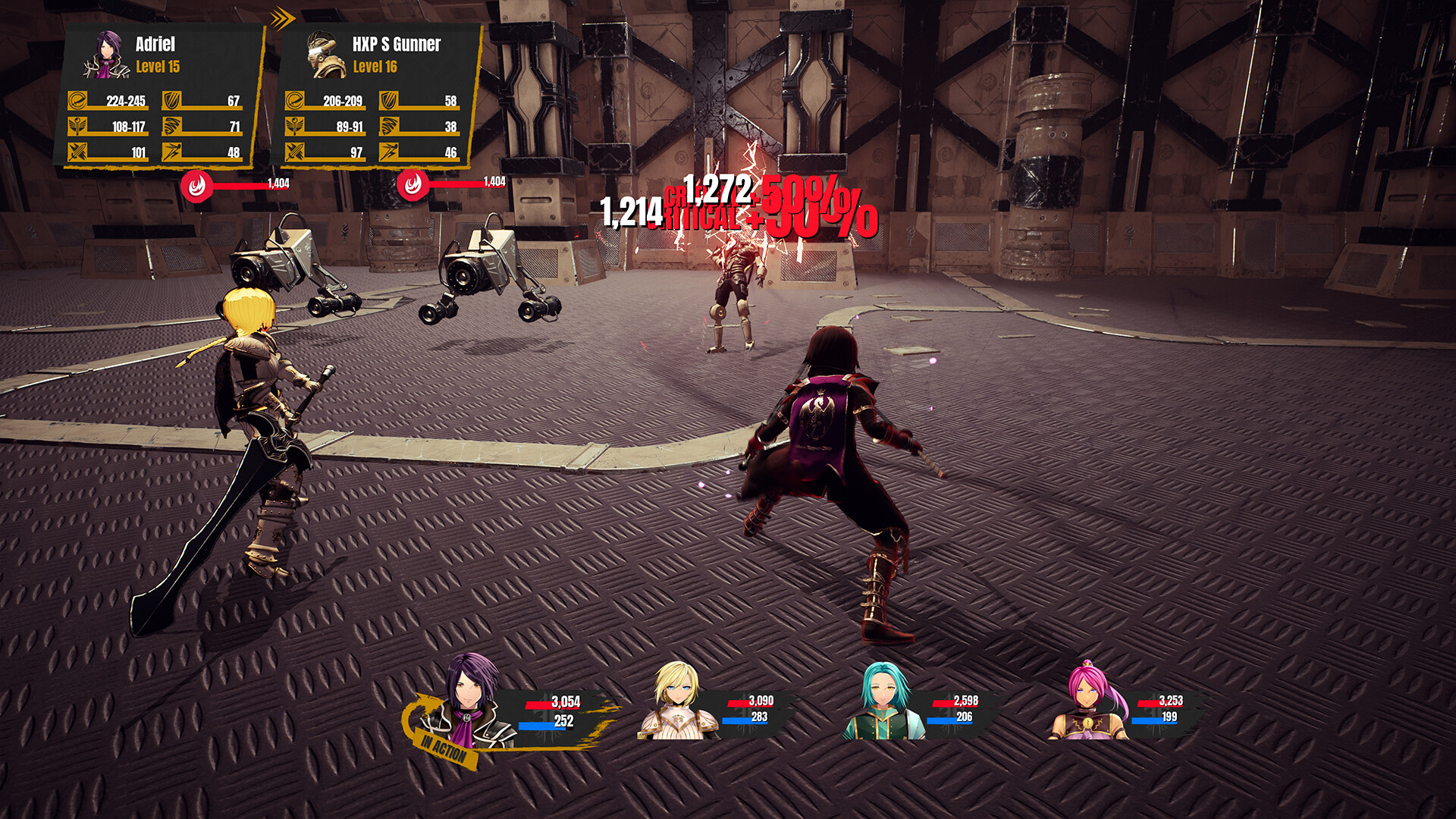The image size is (1456, 819).
Task: Select the crossed-sword crit icon showing 101
Action: [x=76, y=150]
